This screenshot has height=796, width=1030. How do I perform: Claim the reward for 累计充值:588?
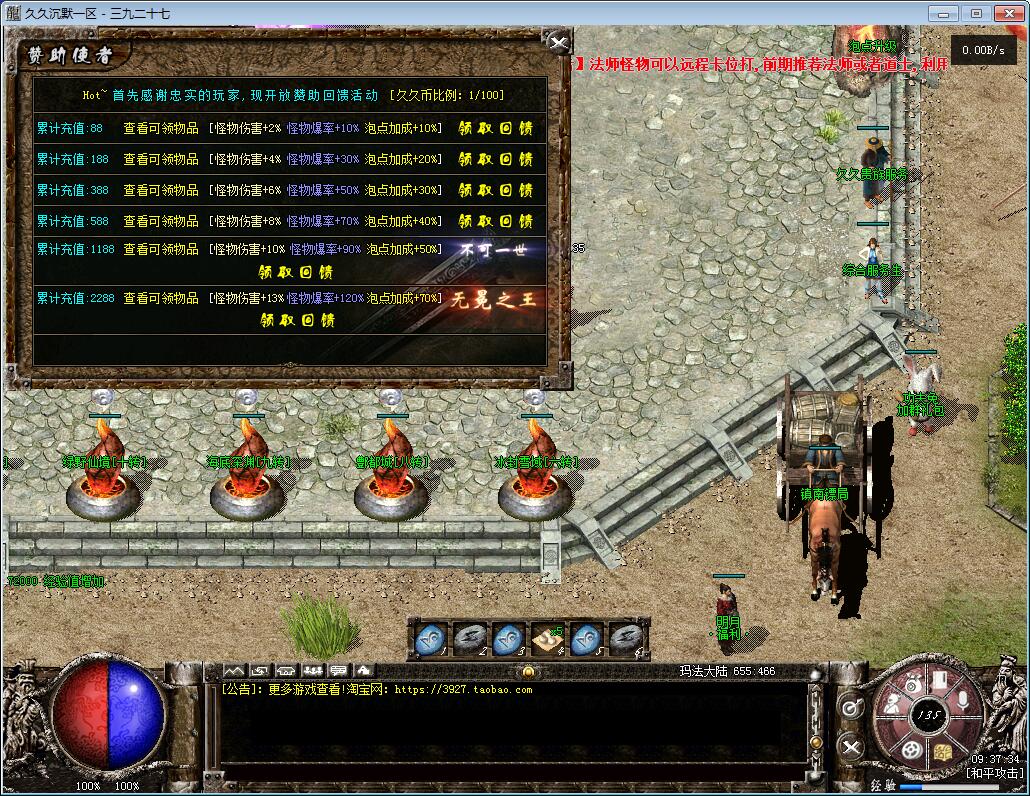point(496,221)
